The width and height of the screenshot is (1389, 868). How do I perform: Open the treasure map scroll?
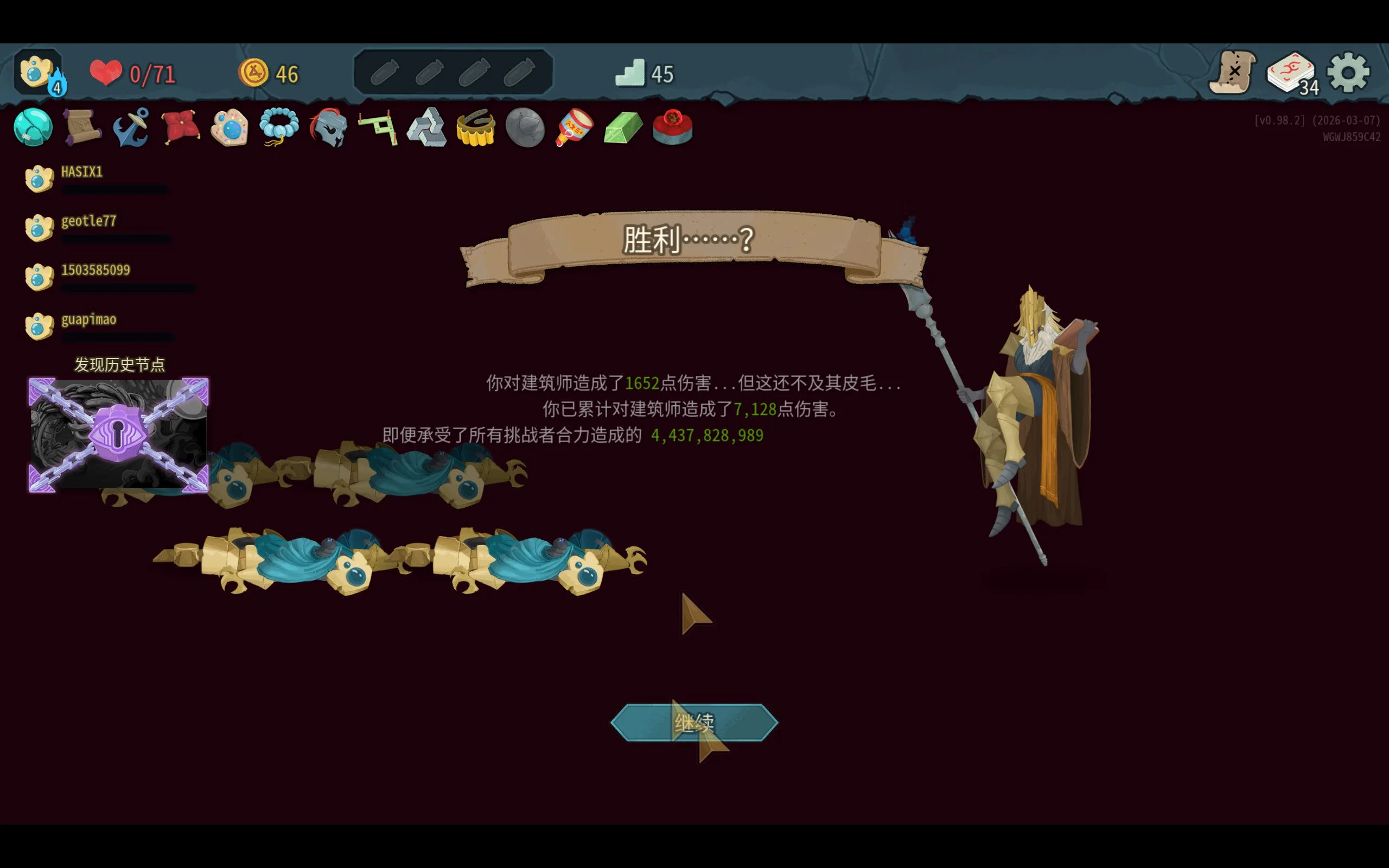tap(1232, 73)
